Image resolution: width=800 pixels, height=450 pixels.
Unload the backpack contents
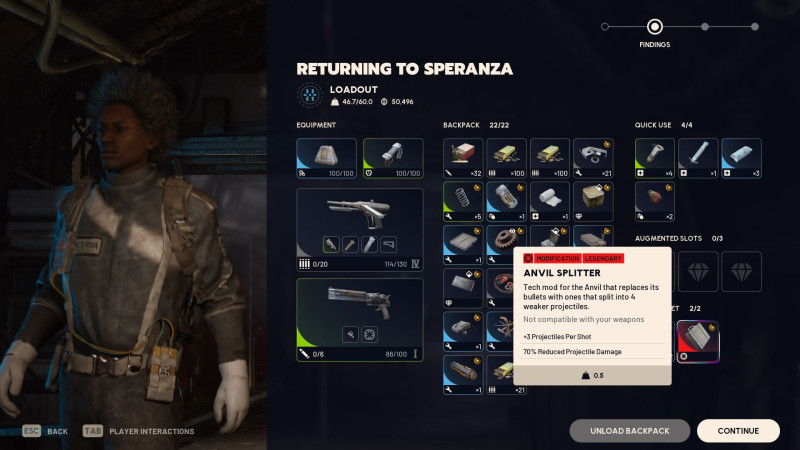(x=629, y=431)
